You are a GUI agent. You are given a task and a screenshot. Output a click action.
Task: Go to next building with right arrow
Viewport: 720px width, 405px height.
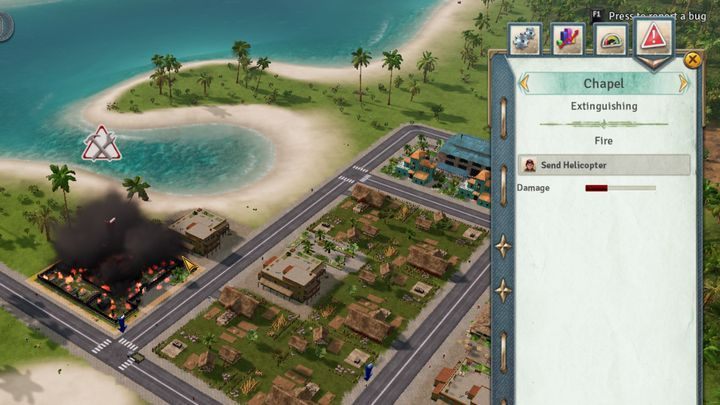click(684, 84)
